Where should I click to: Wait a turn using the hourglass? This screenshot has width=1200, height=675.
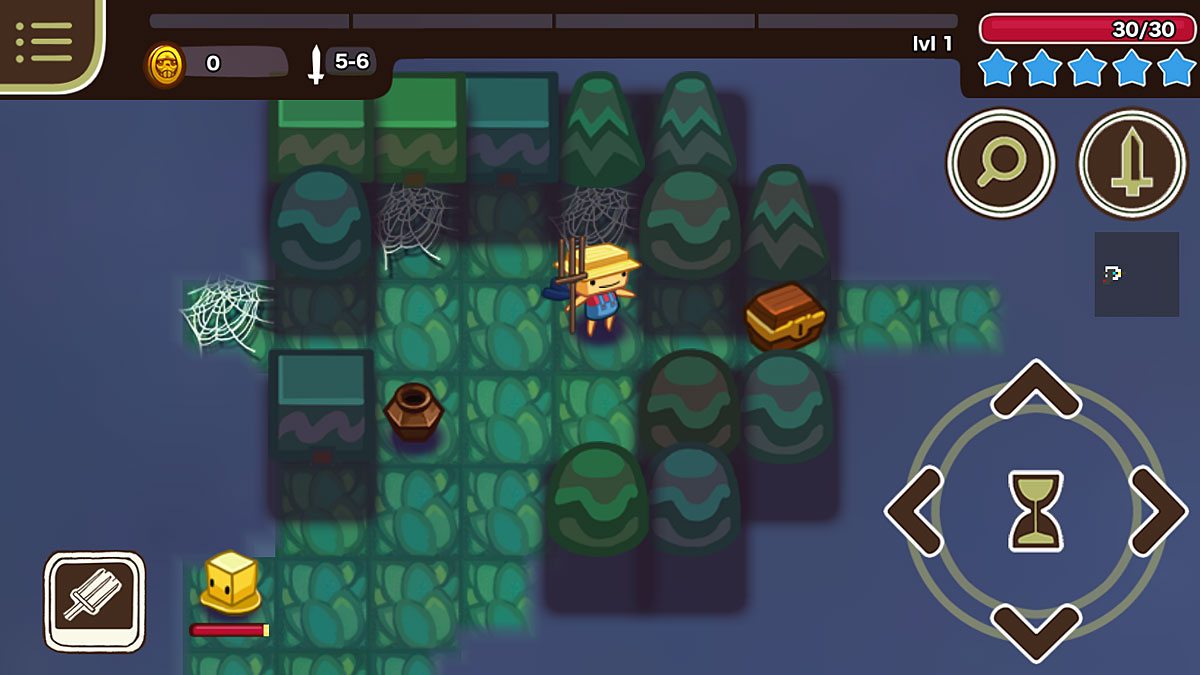[1035, 511]
